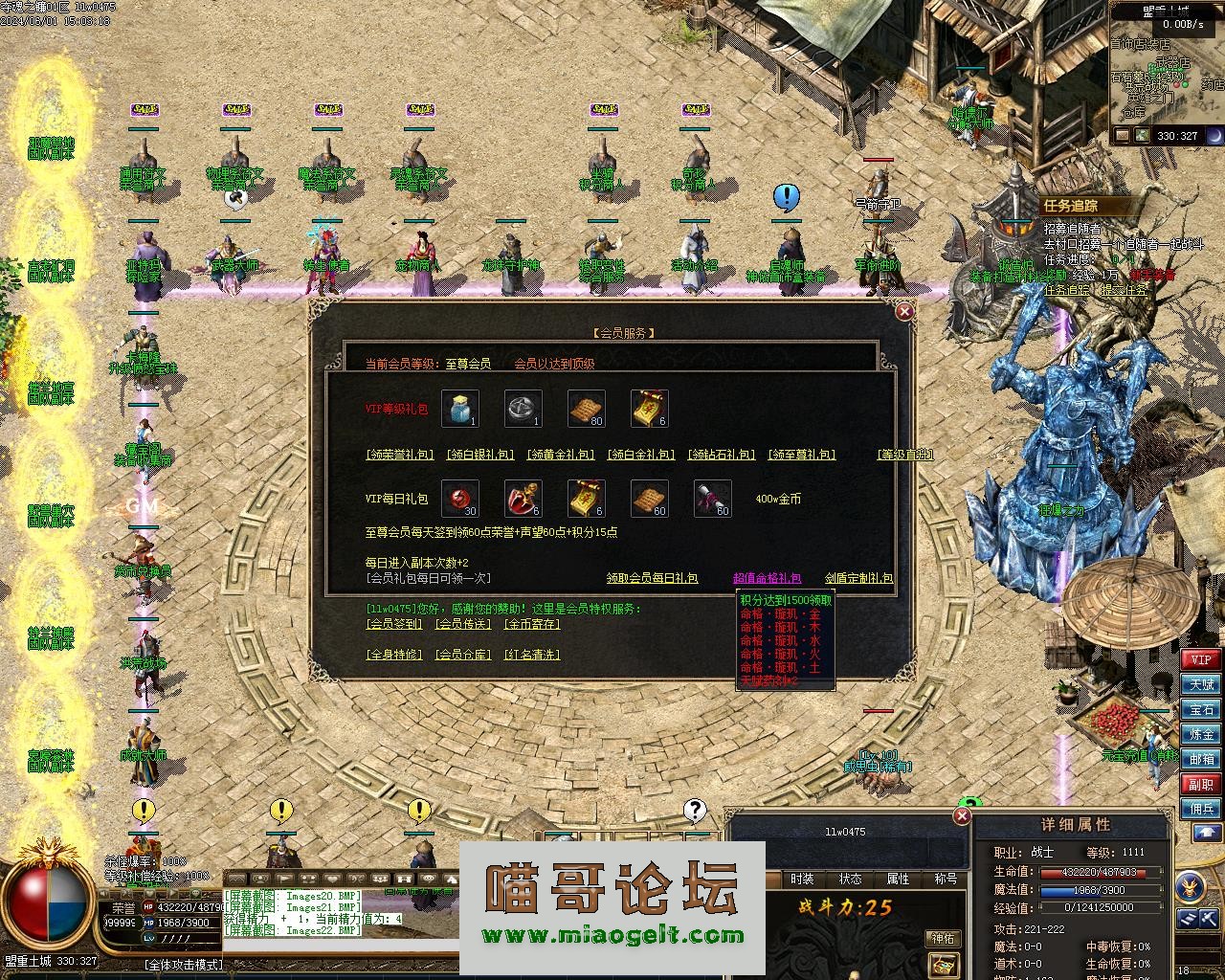Screen dimensions: 1225x980
Task: Claim the 领取会员每日礼包 daily gift
Action: (652, 578)
